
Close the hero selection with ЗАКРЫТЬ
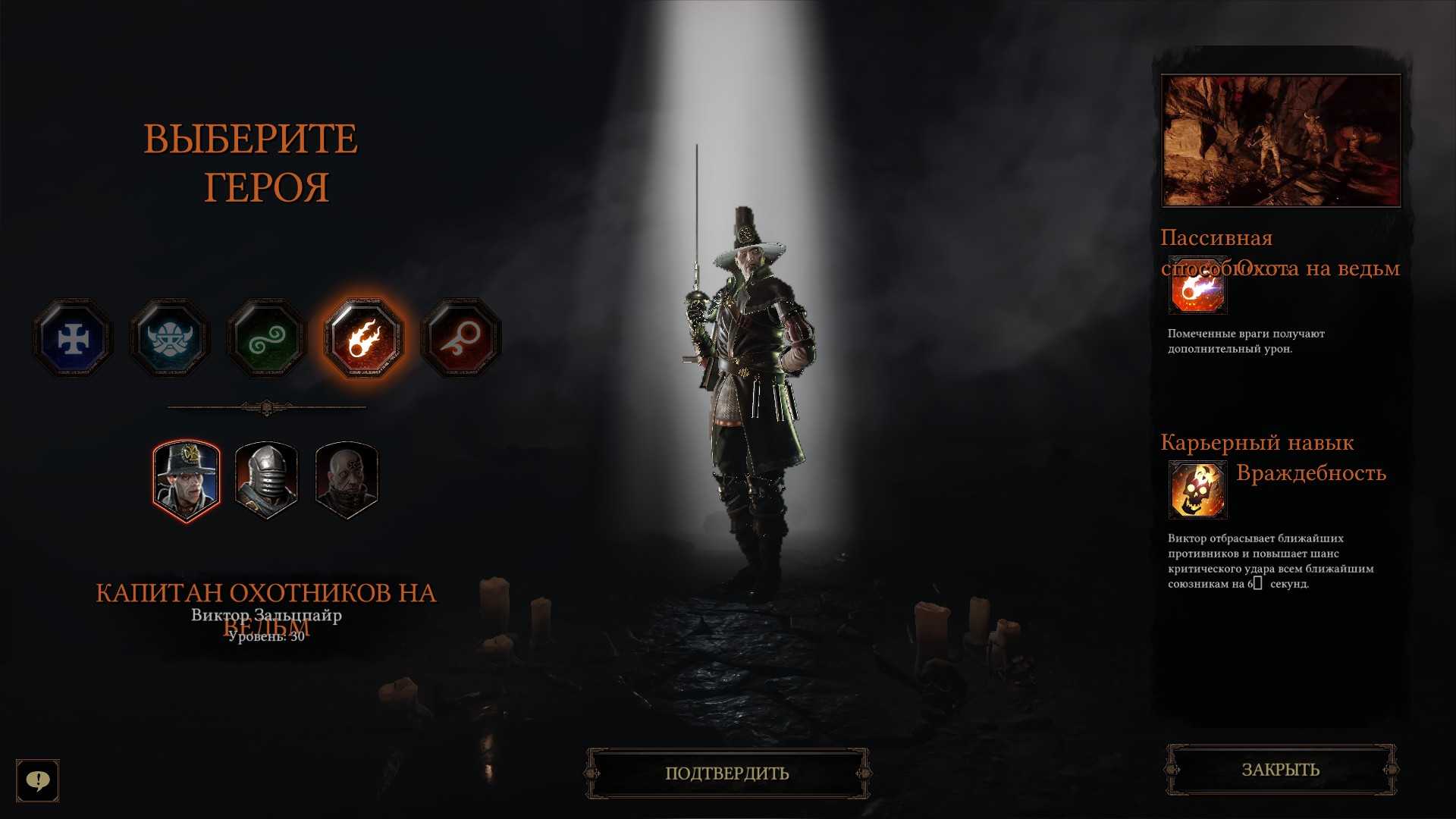click(x=1280, y=770)
